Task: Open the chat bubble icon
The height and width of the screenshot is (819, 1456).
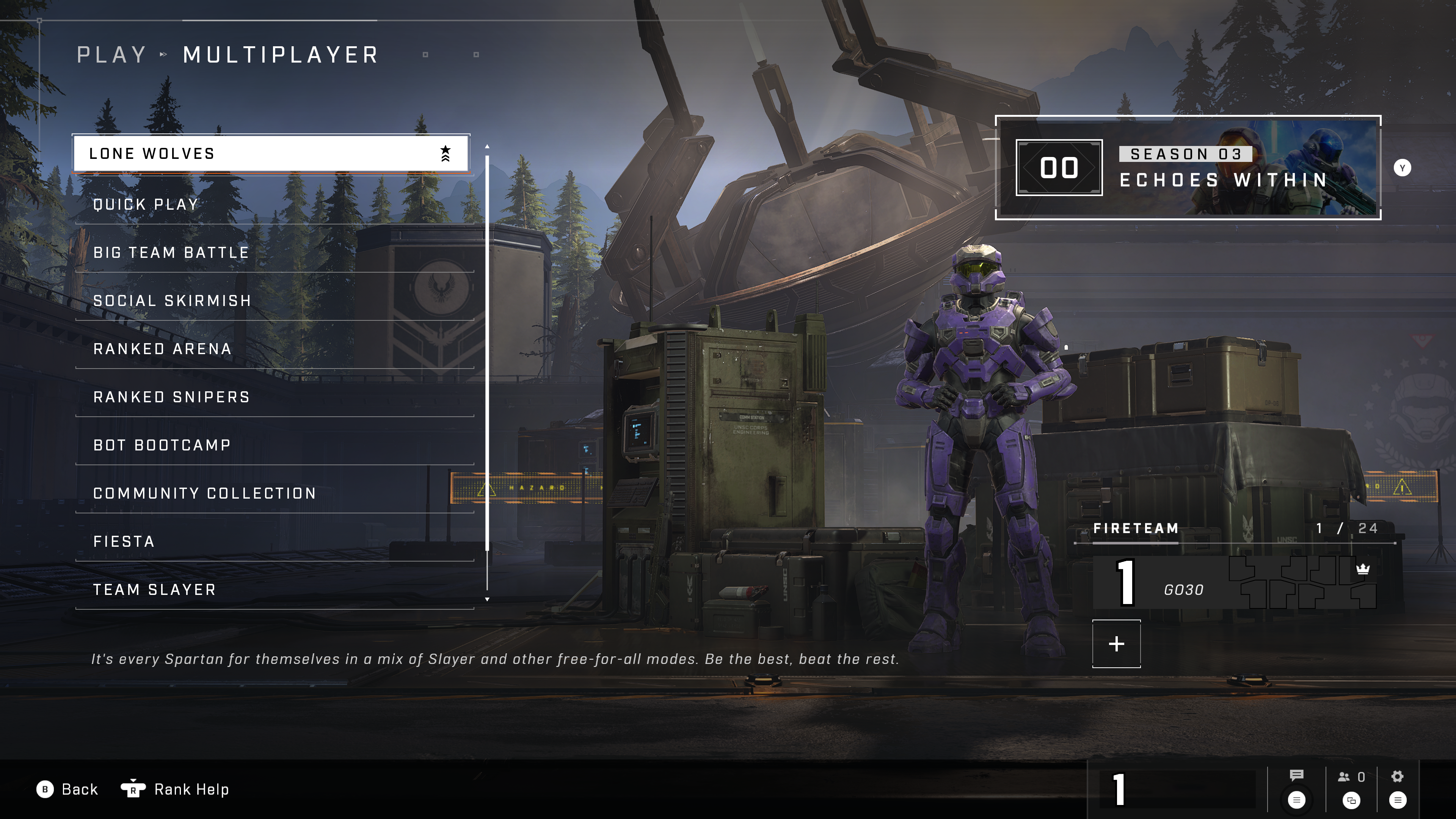Action: tap(1296, 775)
